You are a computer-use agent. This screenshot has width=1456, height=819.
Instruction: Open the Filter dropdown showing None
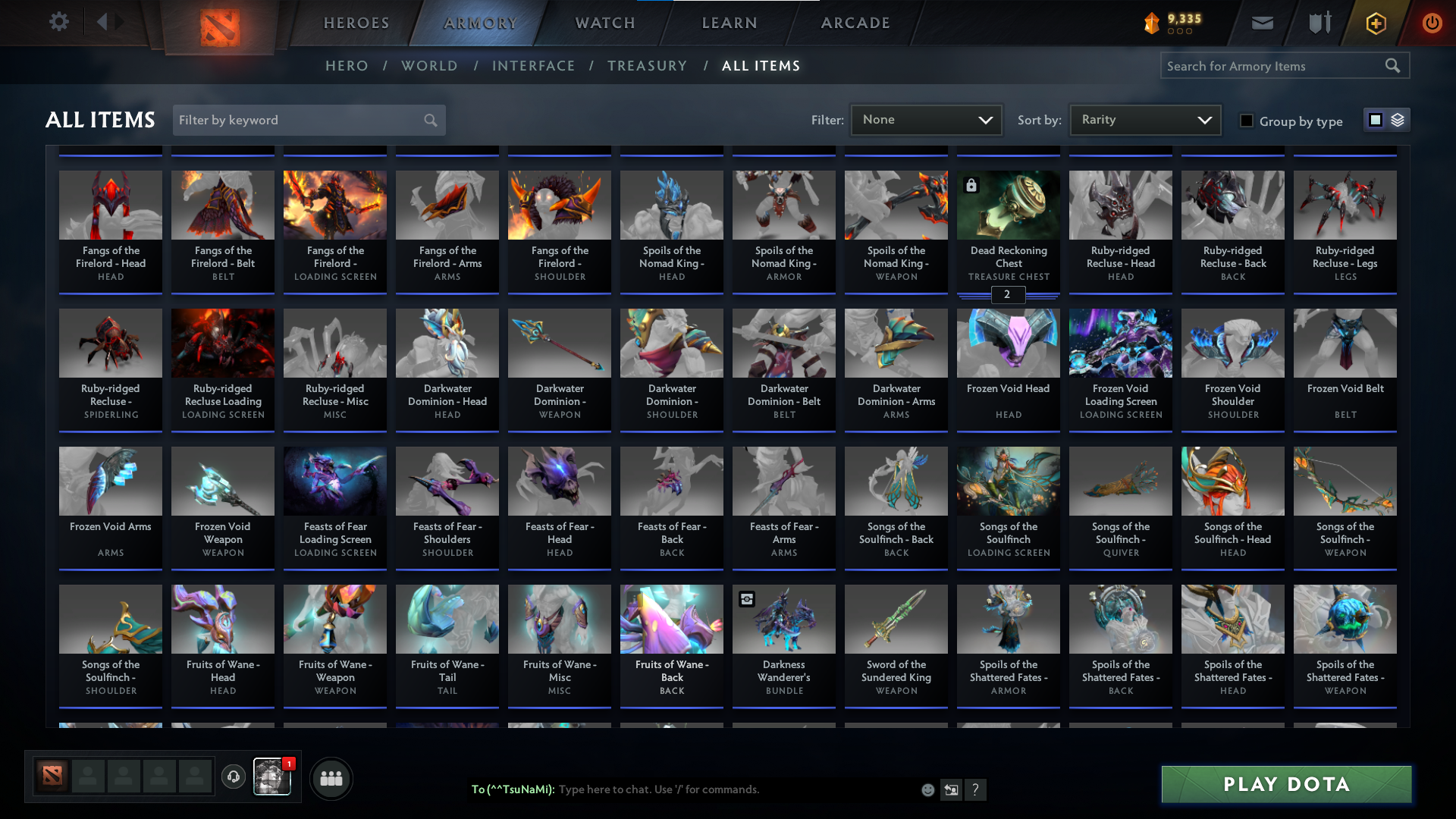click(x=926, y=119)
